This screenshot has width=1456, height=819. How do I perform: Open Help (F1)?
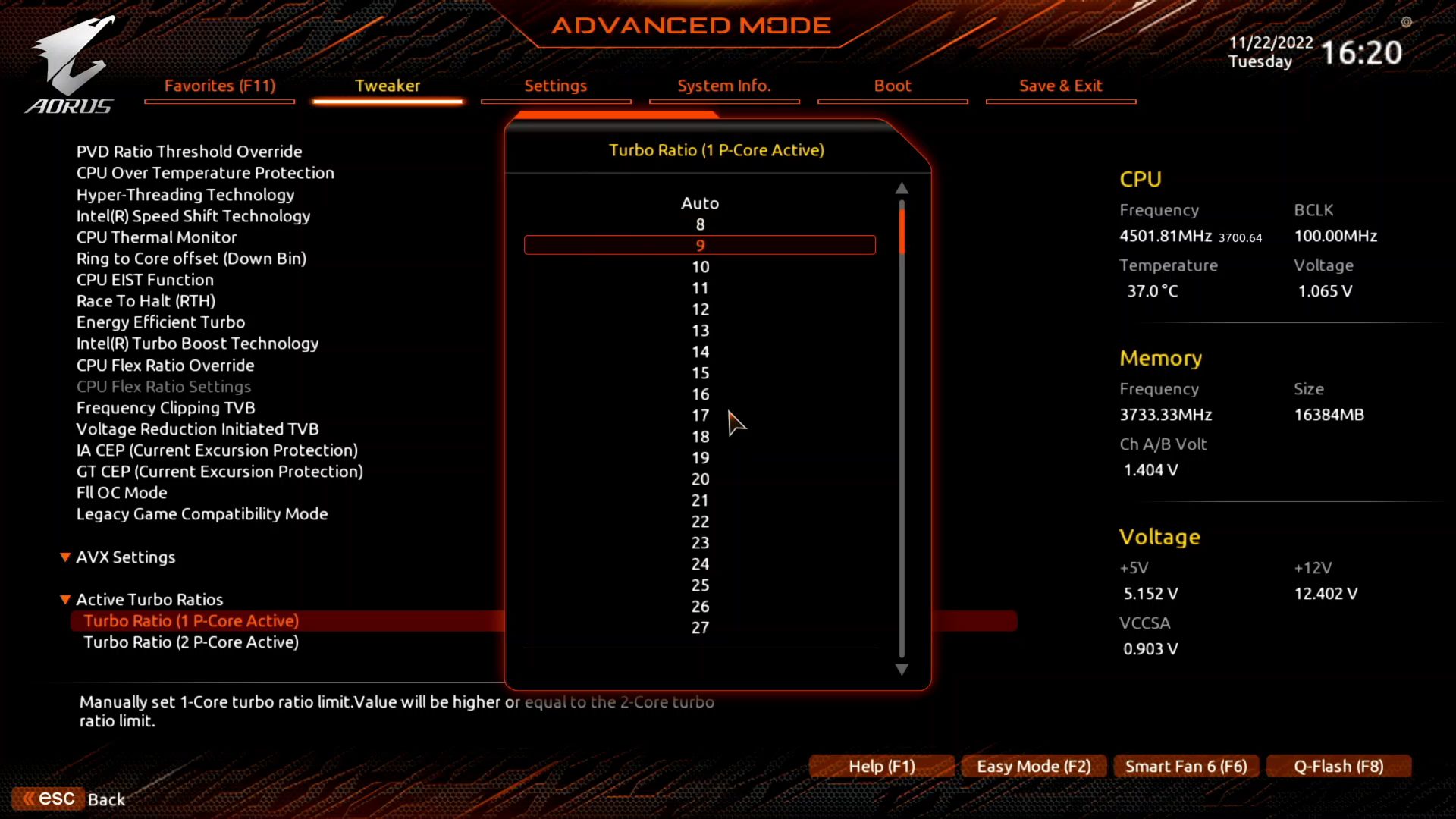click(881, 766)
